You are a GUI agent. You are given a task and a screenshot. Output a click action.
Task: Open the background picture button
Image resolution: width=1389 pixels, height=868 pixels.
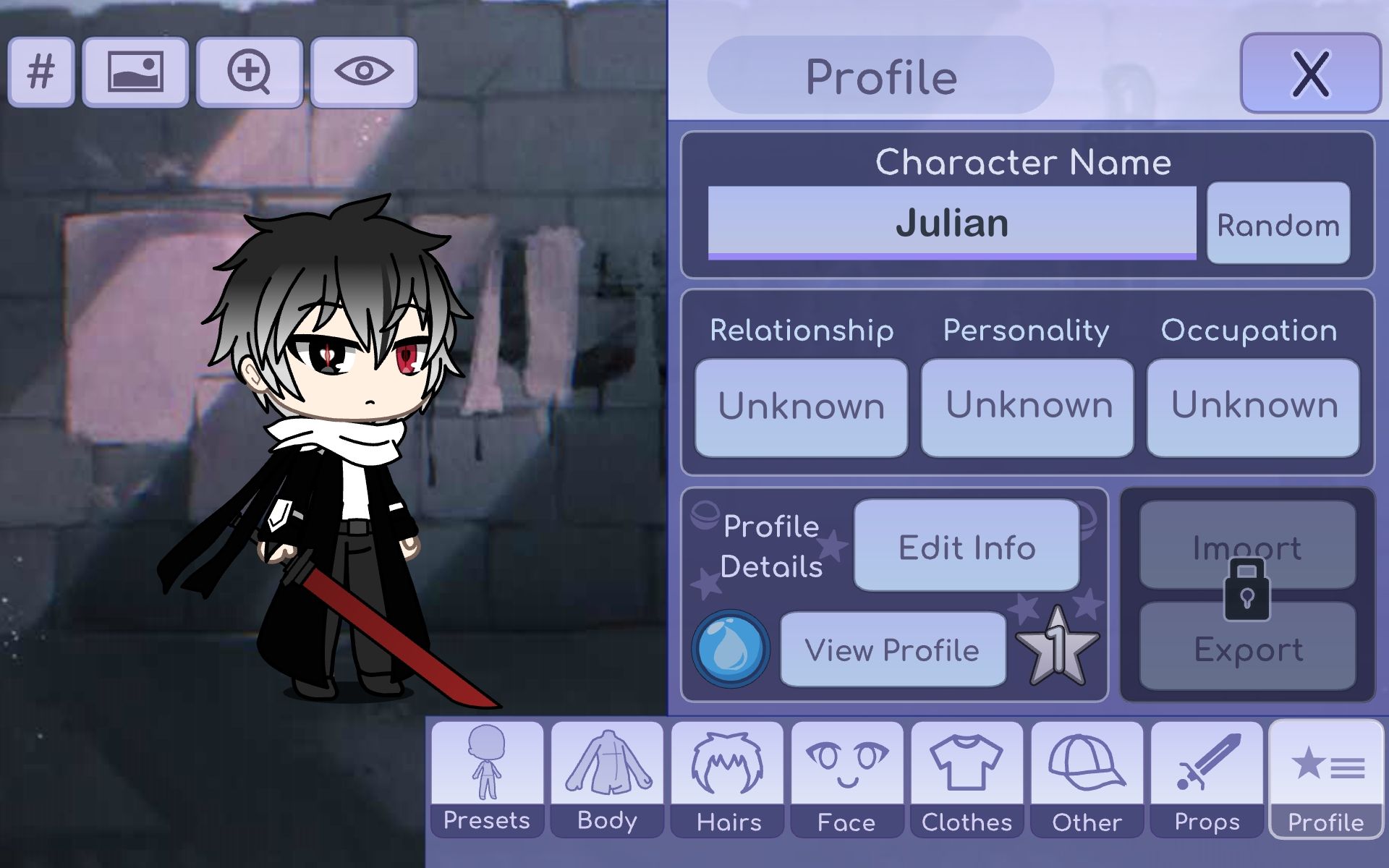point(135,72)
